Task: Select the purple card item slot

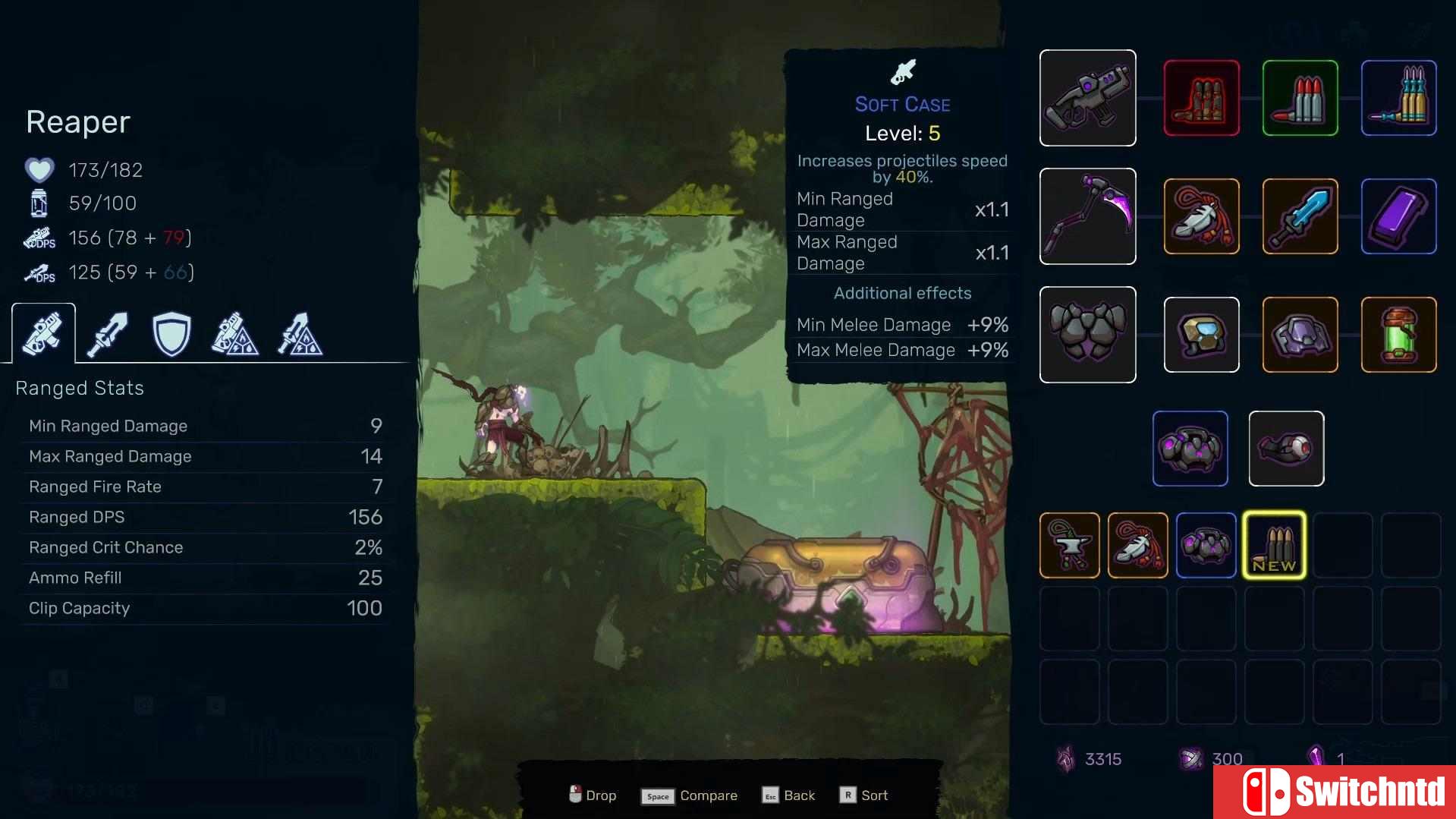Action: 1398,216
